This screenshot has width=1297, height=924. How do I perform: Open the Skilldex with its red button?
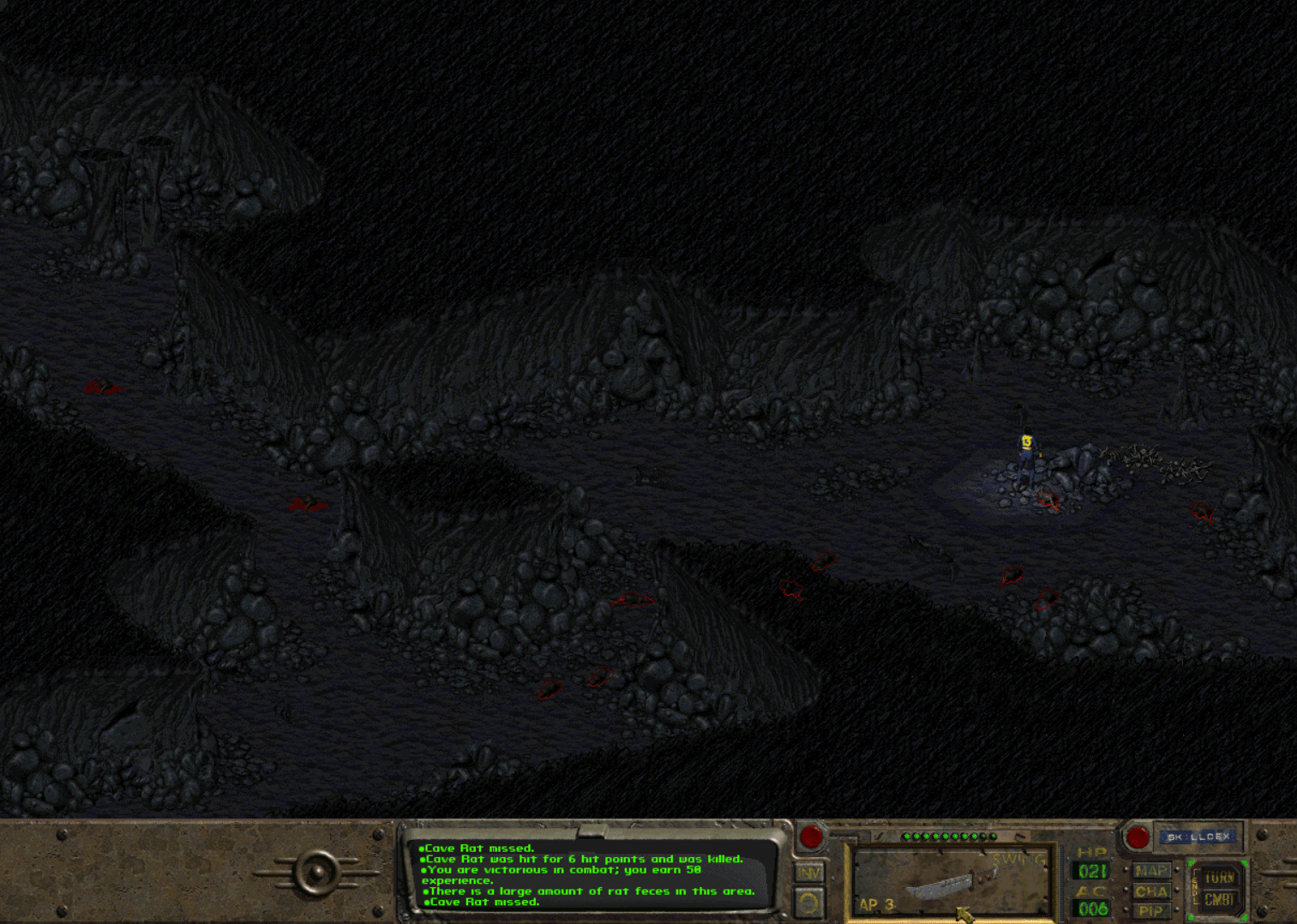(x=1138, y=837)
